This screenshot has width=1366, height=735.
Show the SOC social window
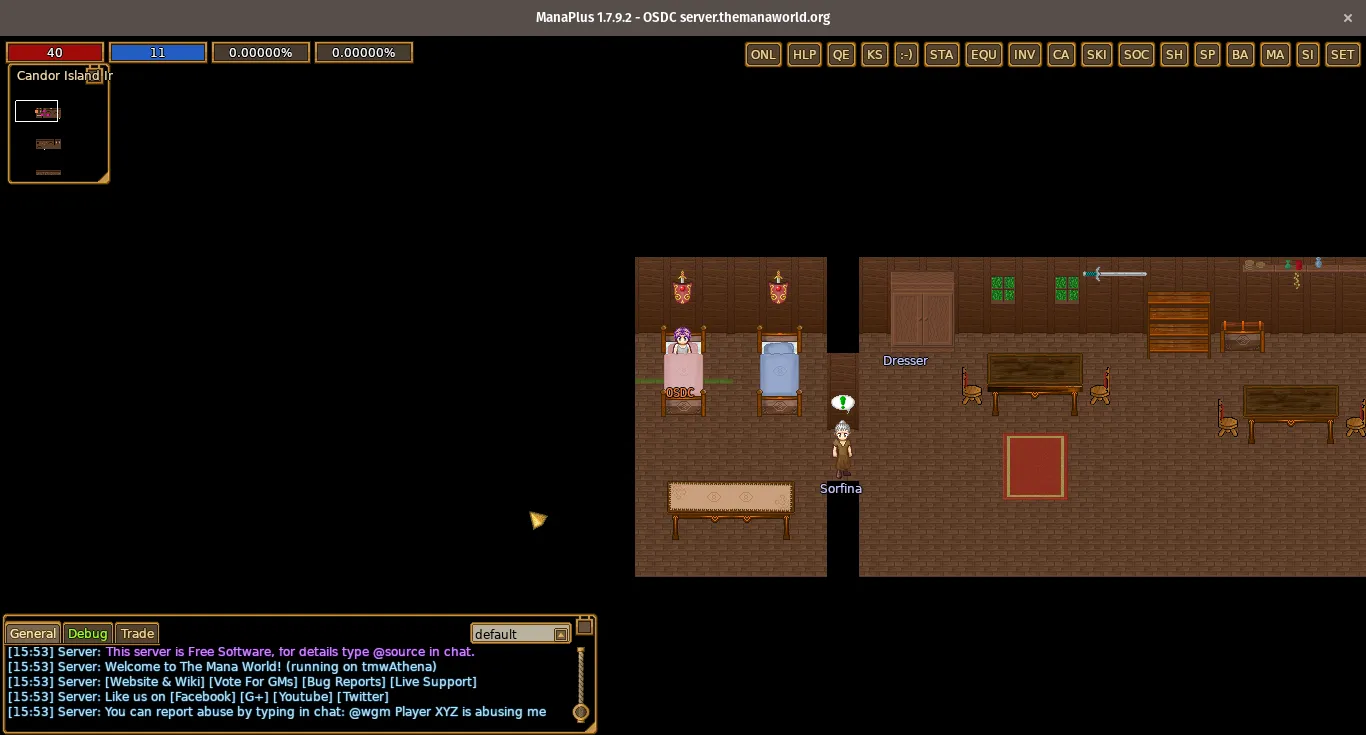(x=1137, y=55)
